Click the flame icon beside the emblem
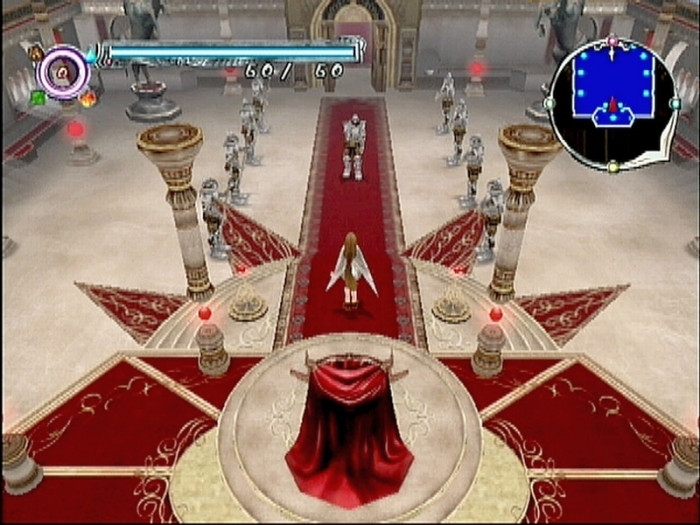Screen dimensions: 700x525 pos(87,97)
